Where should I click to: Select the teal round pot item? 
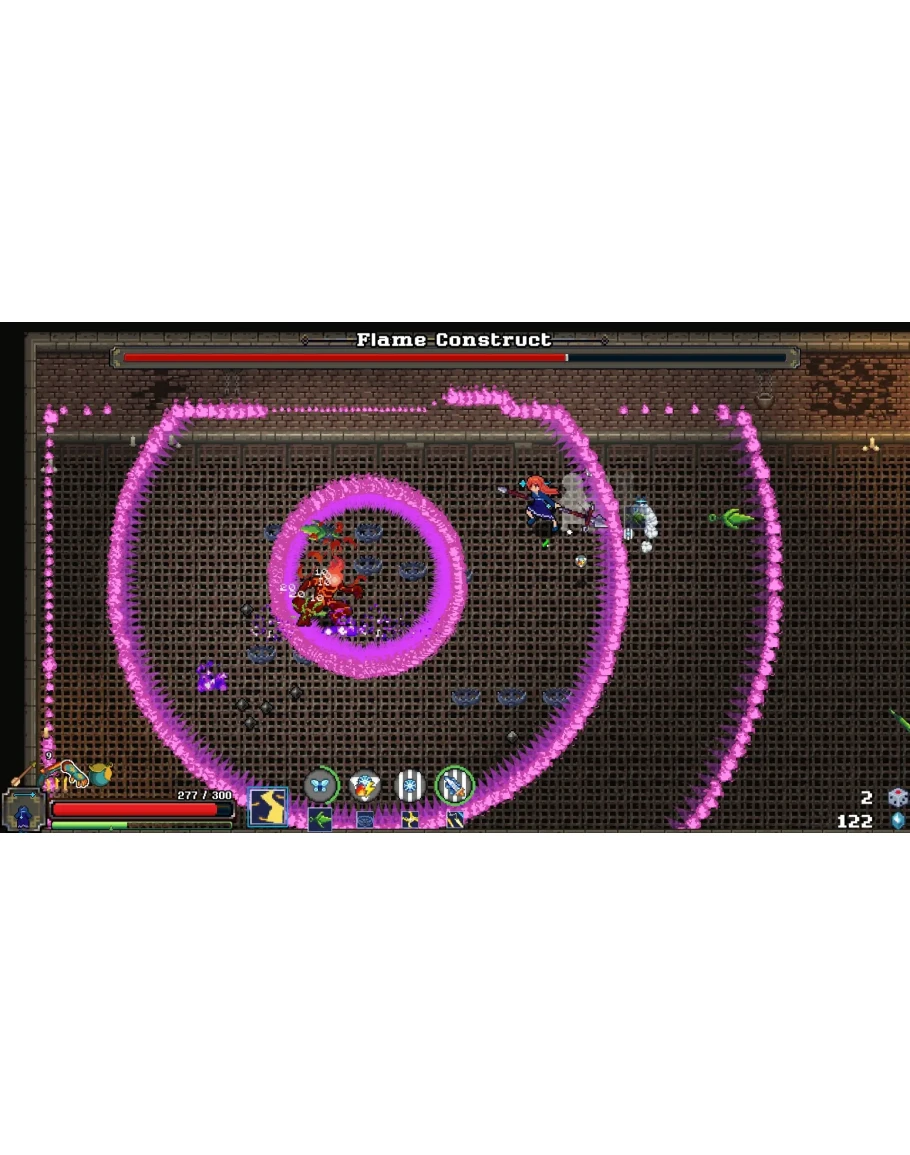(99, 775)
